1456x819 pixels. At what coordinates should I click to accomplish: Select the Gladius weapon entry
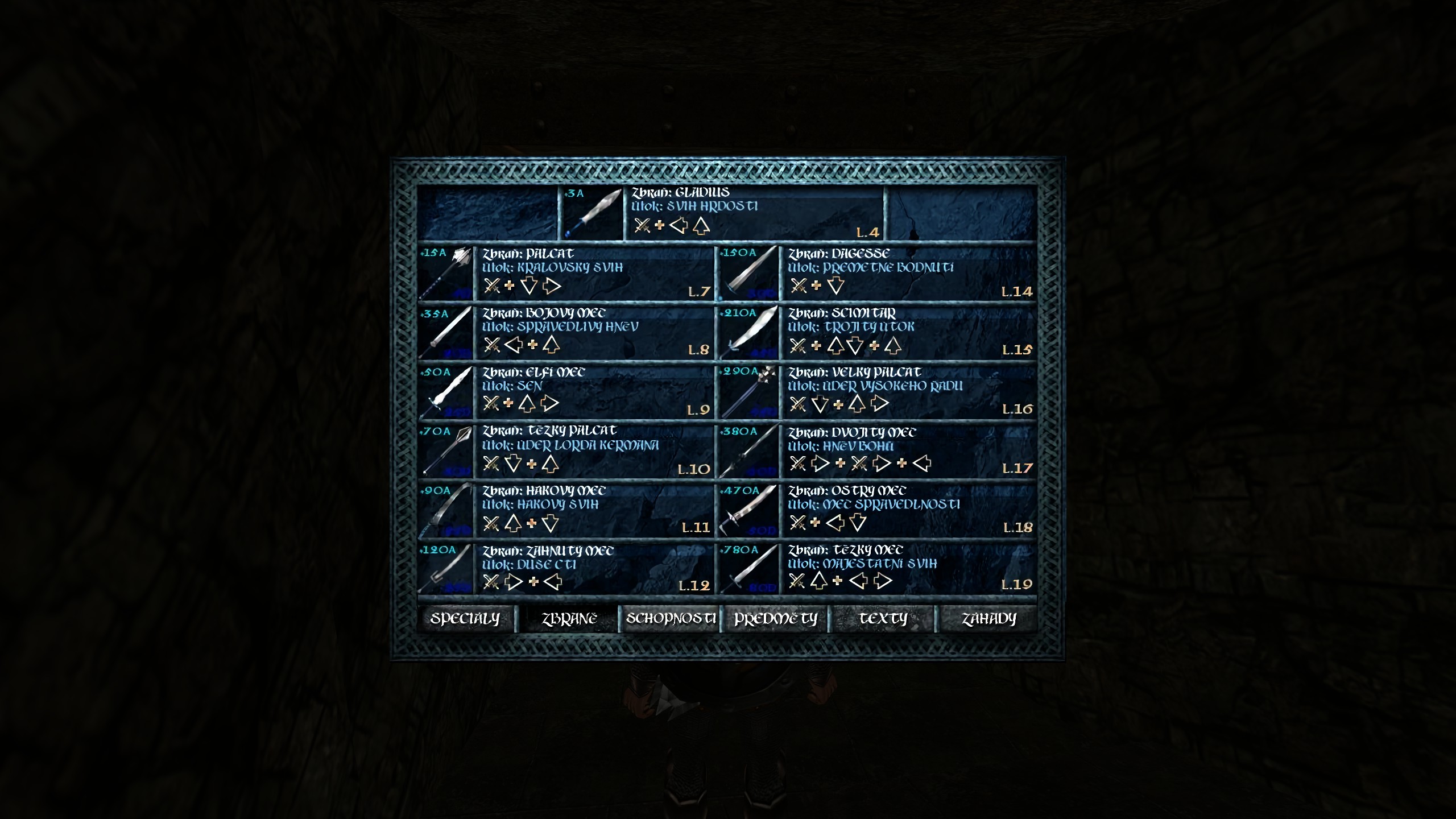click(721, 213)
